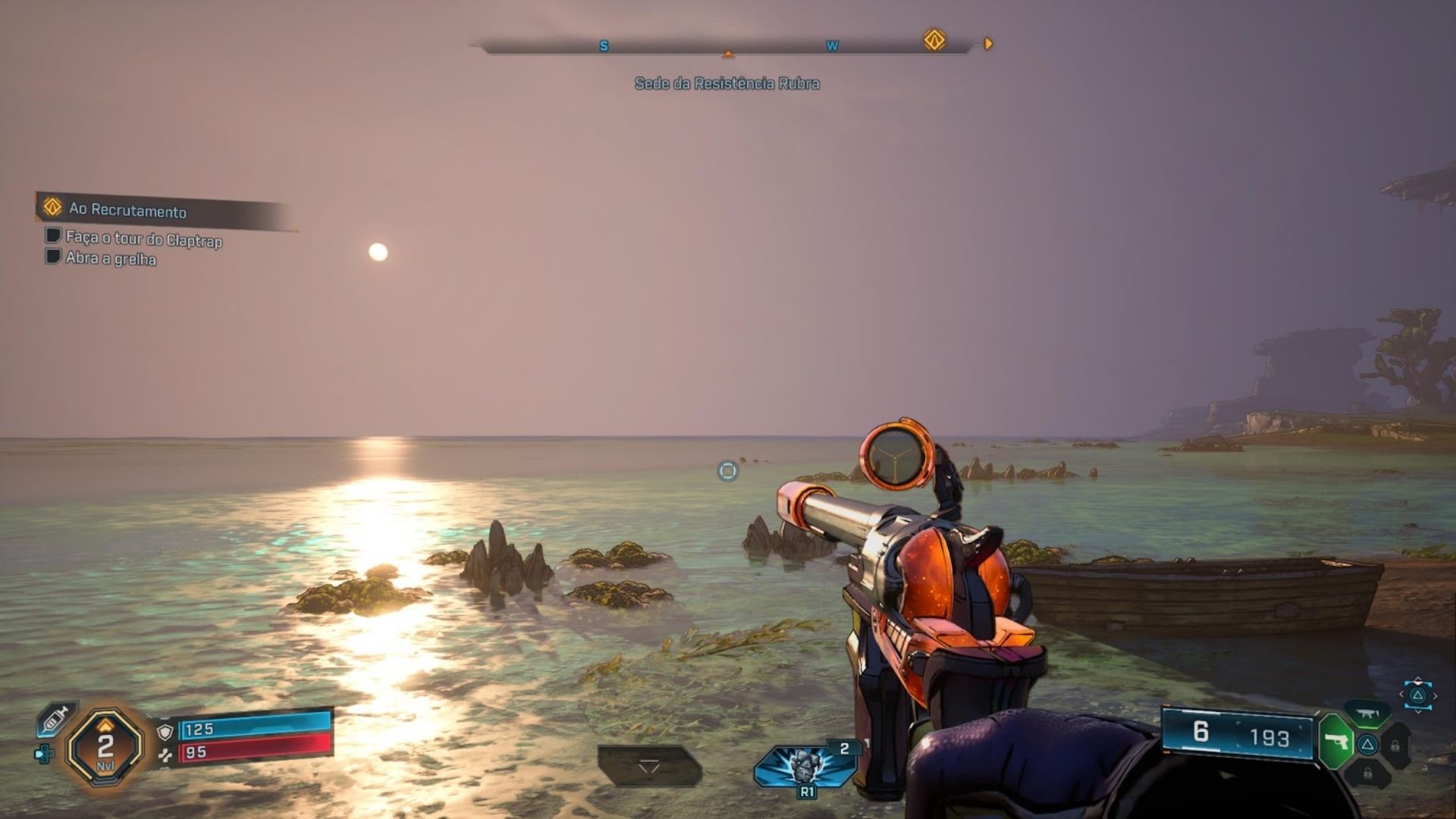Click the 'Faça o tour do Claptrap' objective
The image size is (1456, 819).
pos(143,239)
